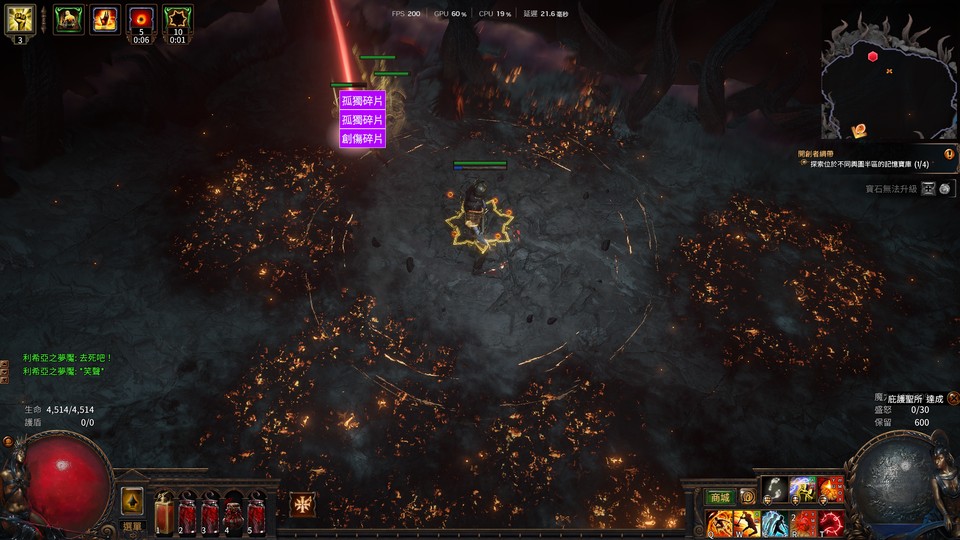Viewport: 960px width, 540px height.
Task: Activate the blue dashing figure skill
Action: (x=775, y=523)
